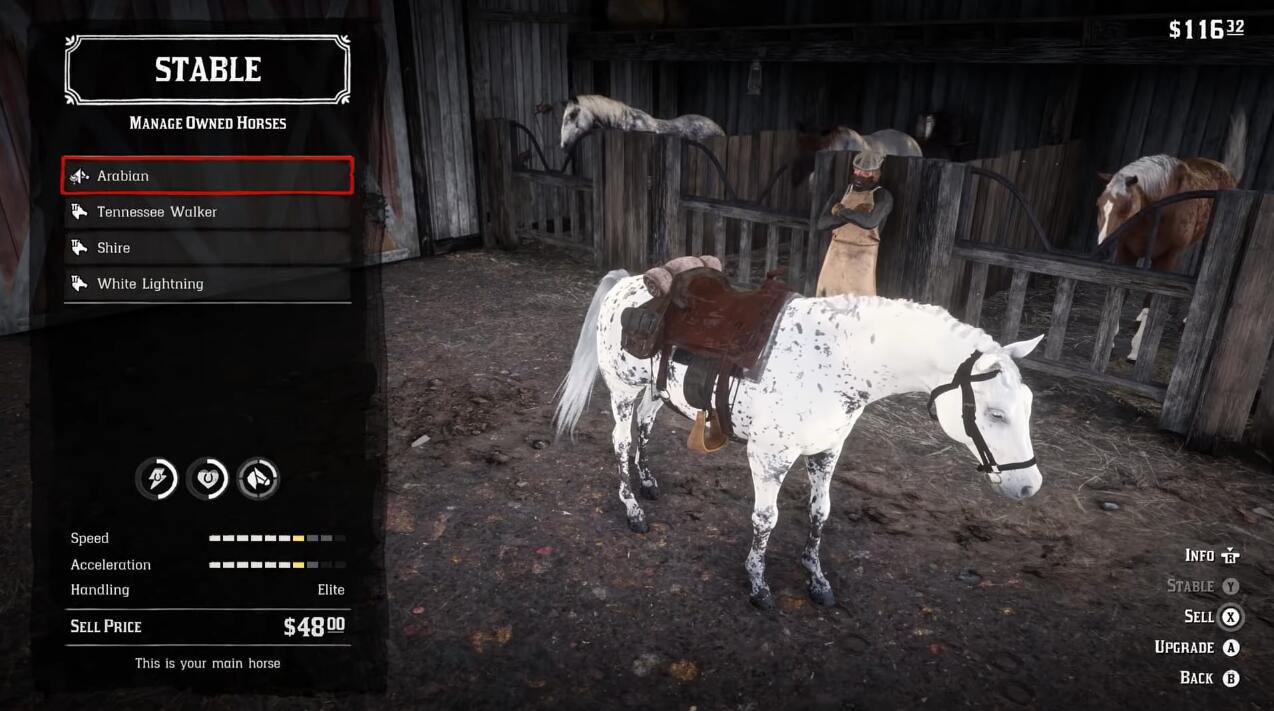Choose Tennessee Walker from owned horses
The width and height of the screenshot is (1274, 711).
tap(207, 212)
